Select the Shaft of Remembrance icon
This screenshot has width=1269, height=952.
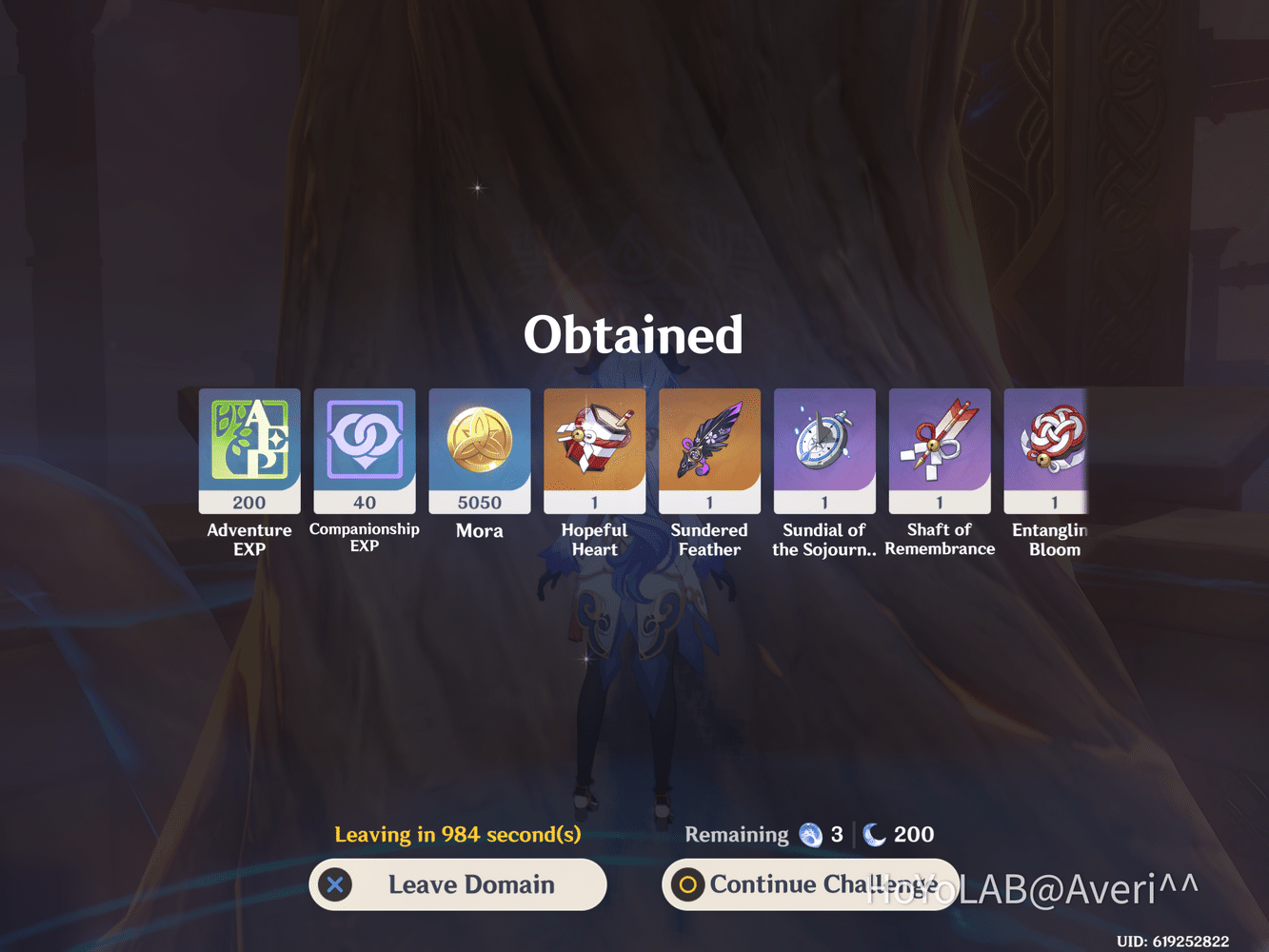click(940, 447)
